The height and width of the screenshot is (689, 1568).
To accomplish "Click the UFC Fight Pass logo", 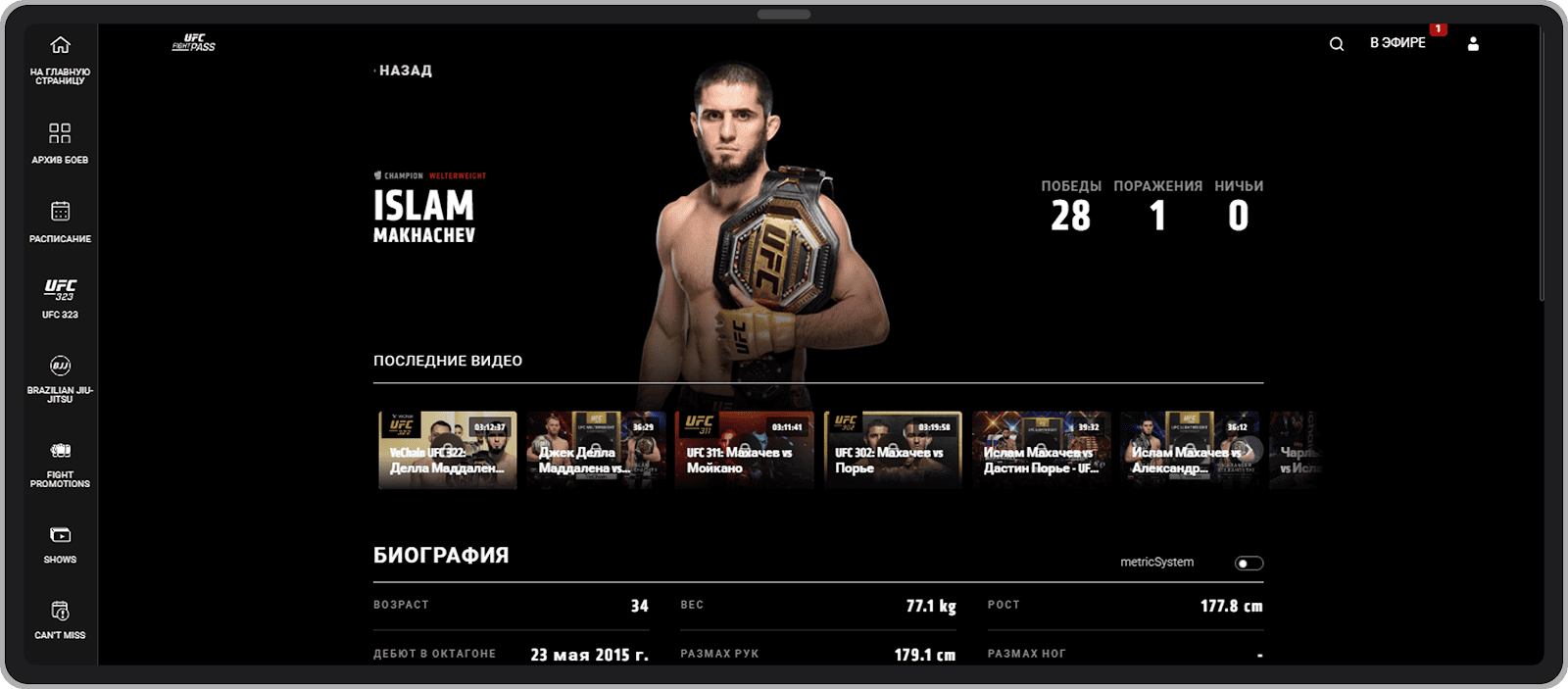I will pos(194,43).
